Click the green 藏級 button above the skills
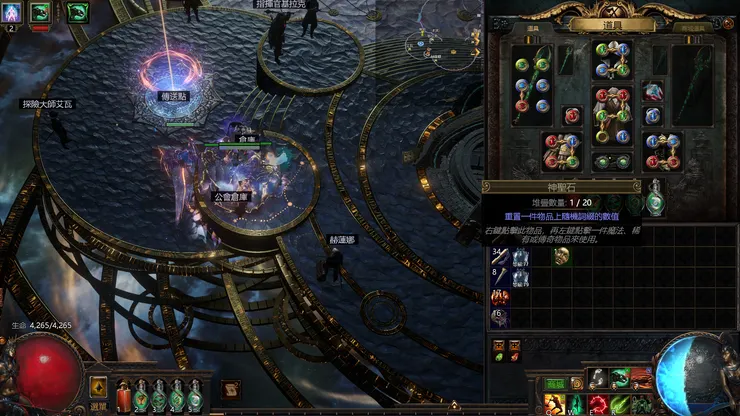This screenshot has width=740, height=416. [x=555, y=384]
